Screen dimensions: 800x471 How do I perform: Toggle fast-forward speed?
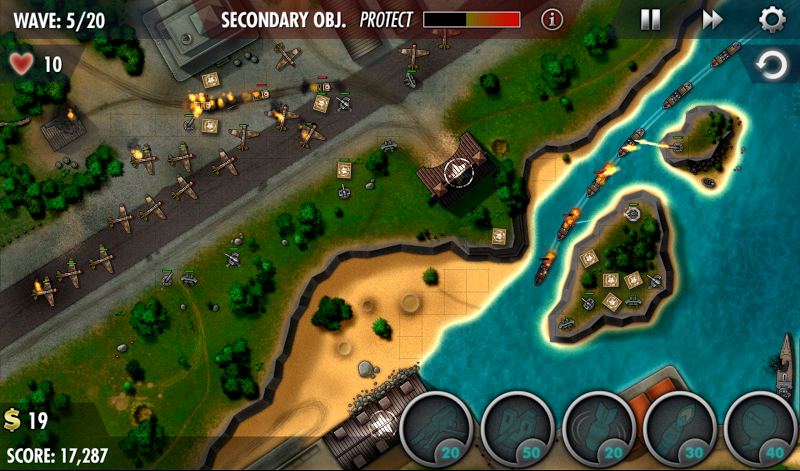click(x=712, y=19)
